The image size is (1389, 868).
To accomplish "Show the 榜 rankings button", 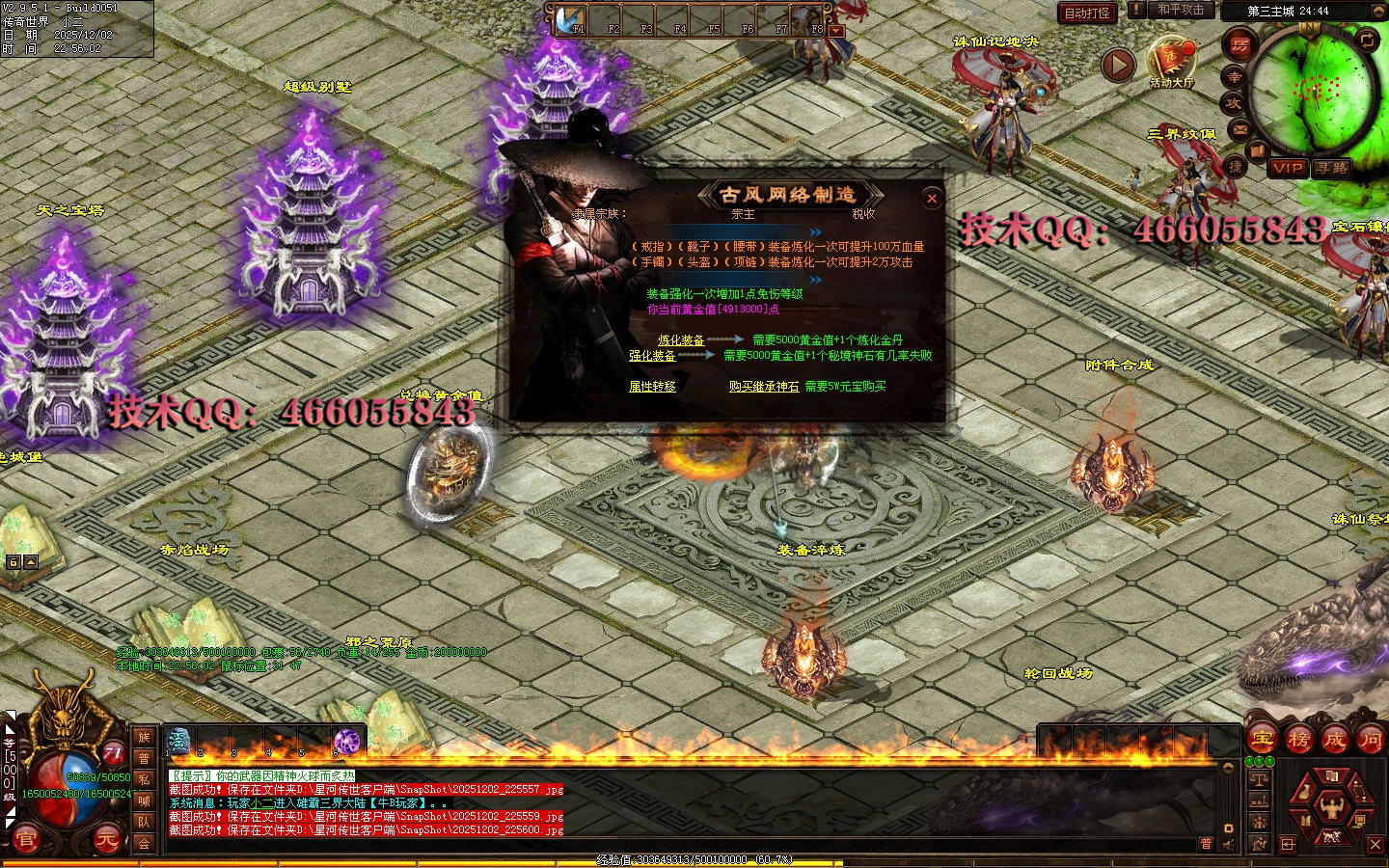I will tap(1298, 740).
